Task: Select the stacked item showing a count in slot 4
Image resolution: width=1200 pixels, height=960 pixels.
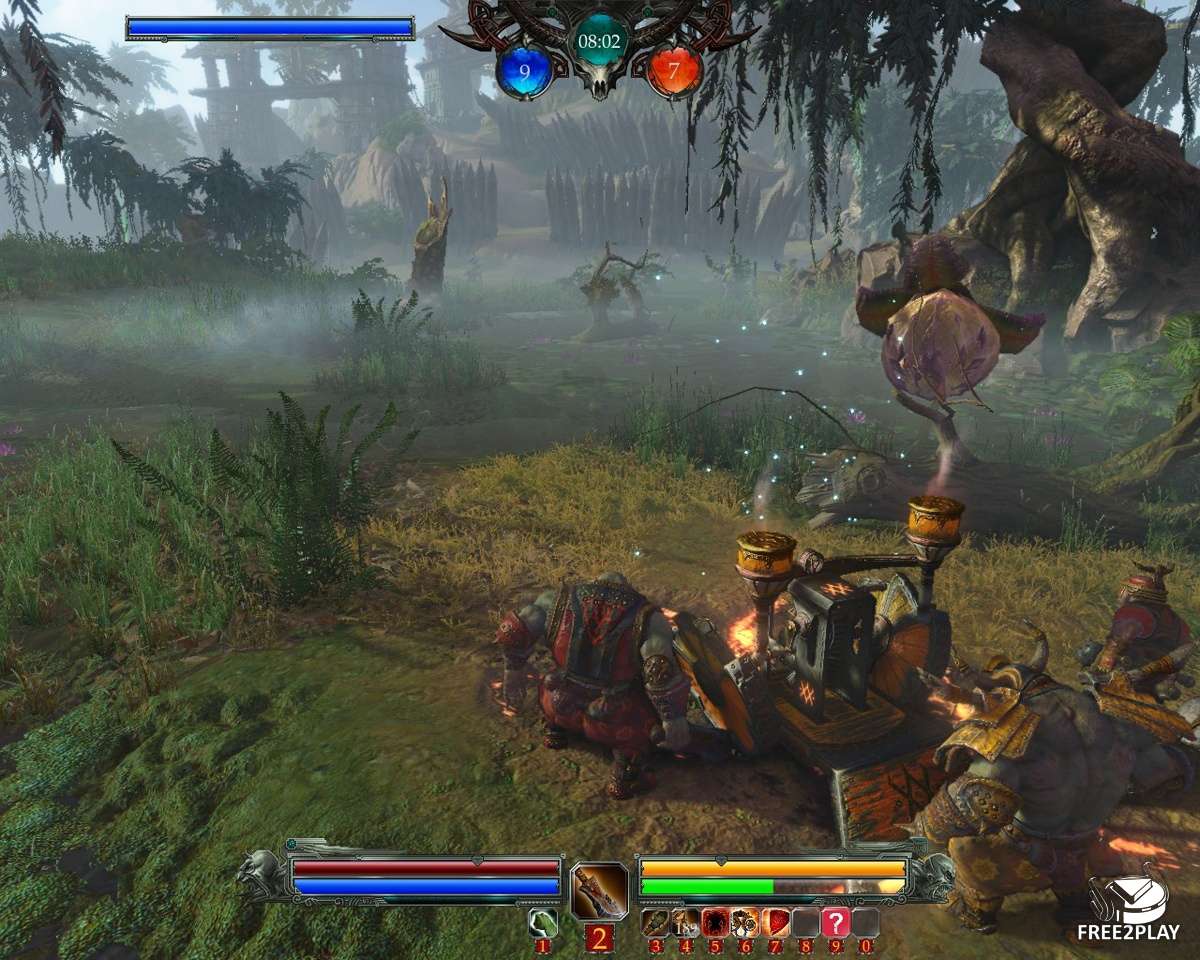Action: click(x=685, y=922)
